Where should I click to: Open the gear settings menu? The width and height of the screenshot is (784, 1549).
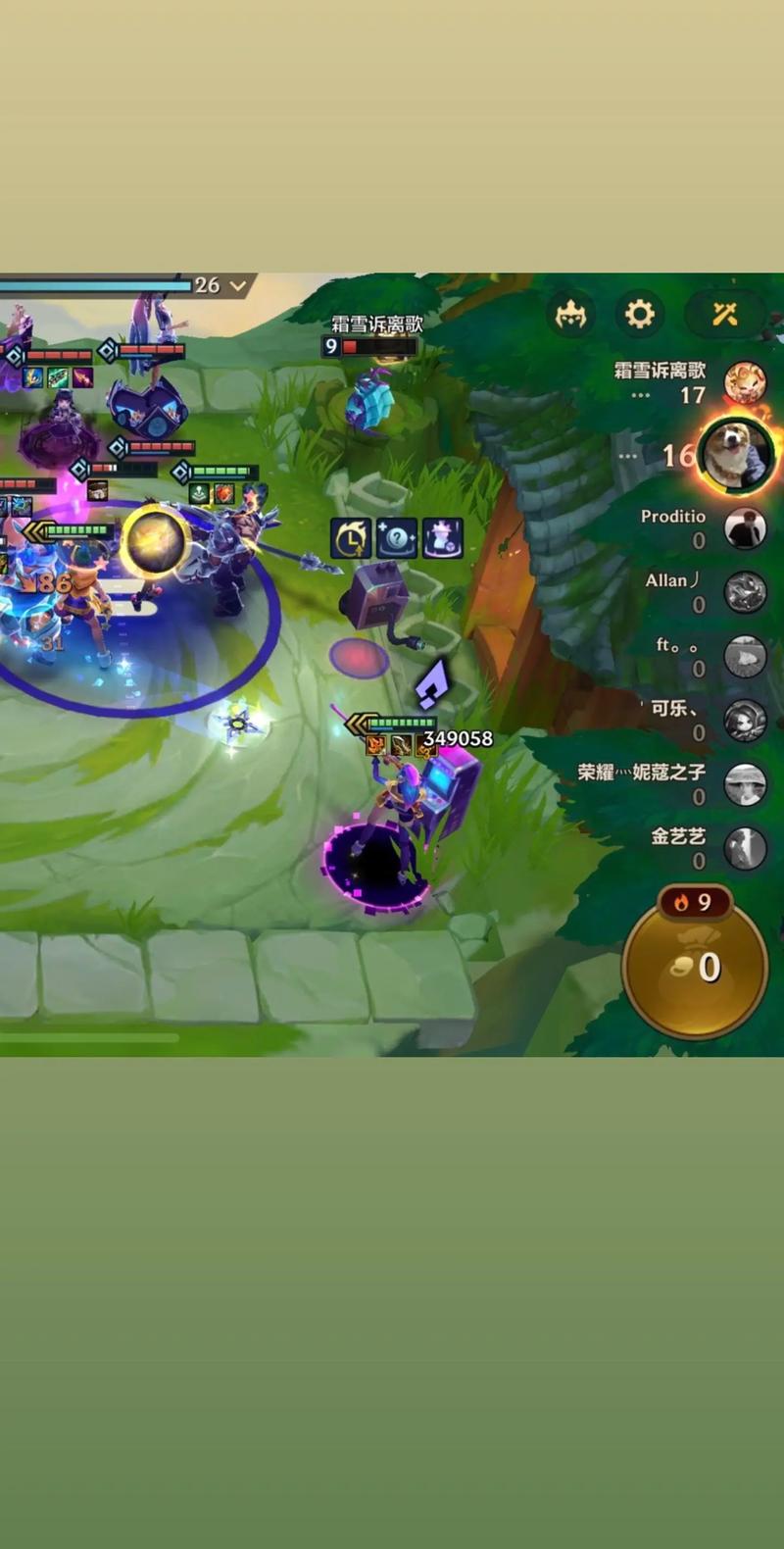[639, 315]
